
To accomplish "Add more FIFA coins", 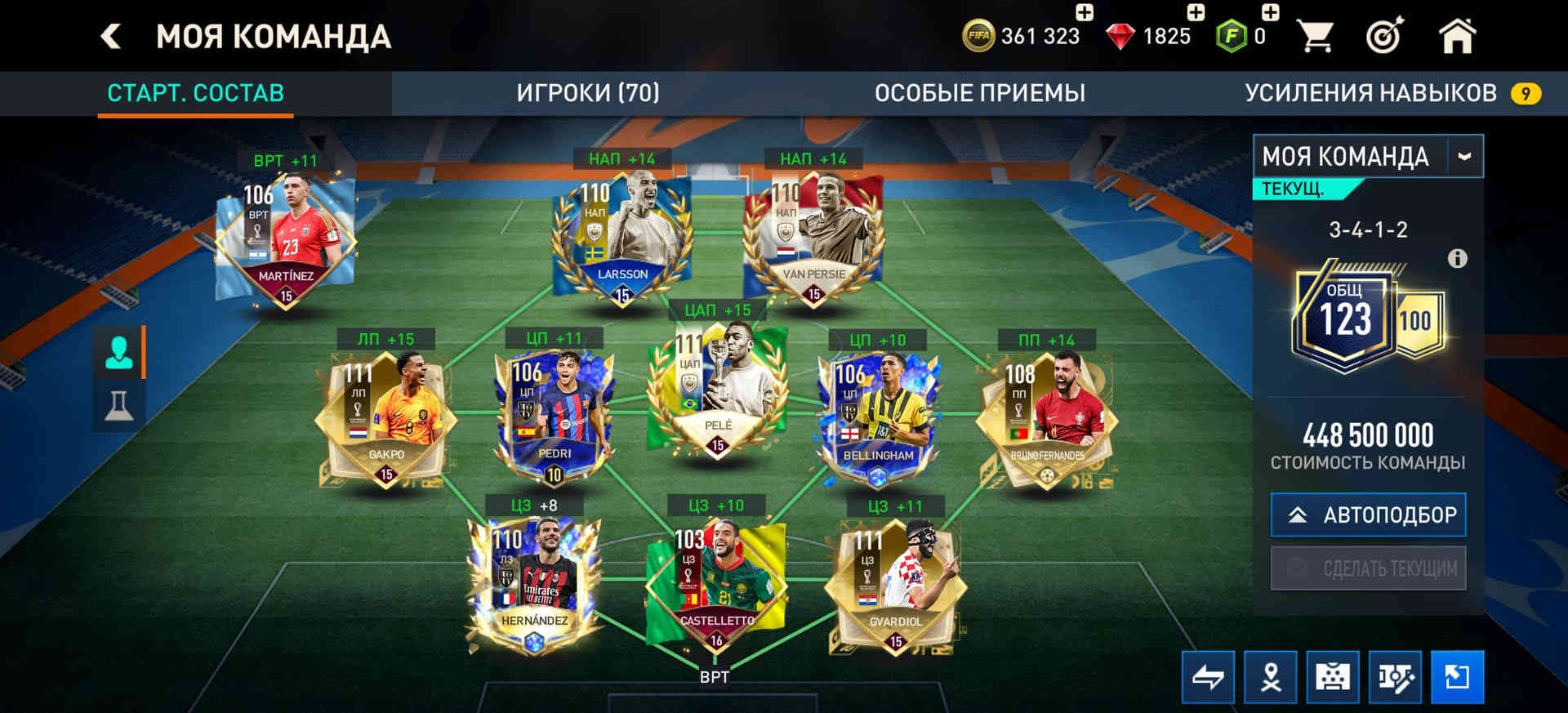I will (x=1084, y=13).
